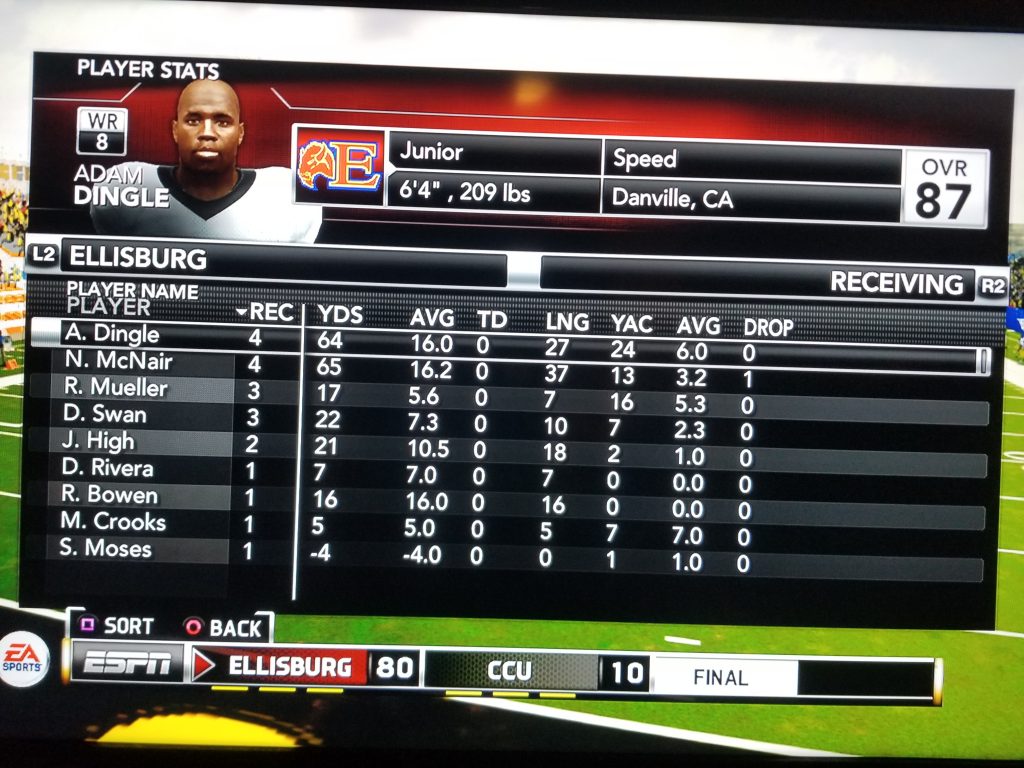Select M. Crooks in the list
This screenshot has width=1024, height=768.
tap(112, 522)
